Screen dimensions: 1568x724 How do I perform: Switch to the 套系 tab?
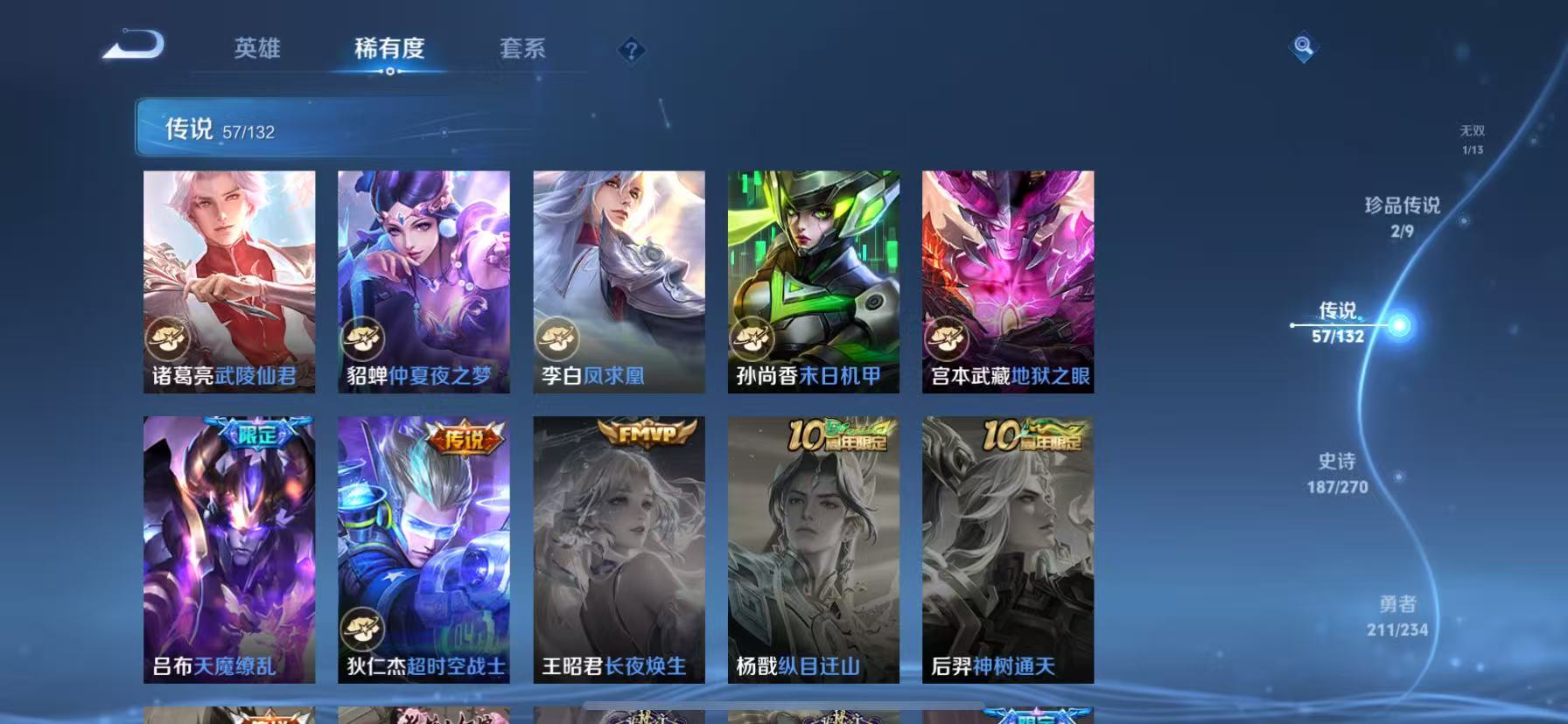[523, 50]
